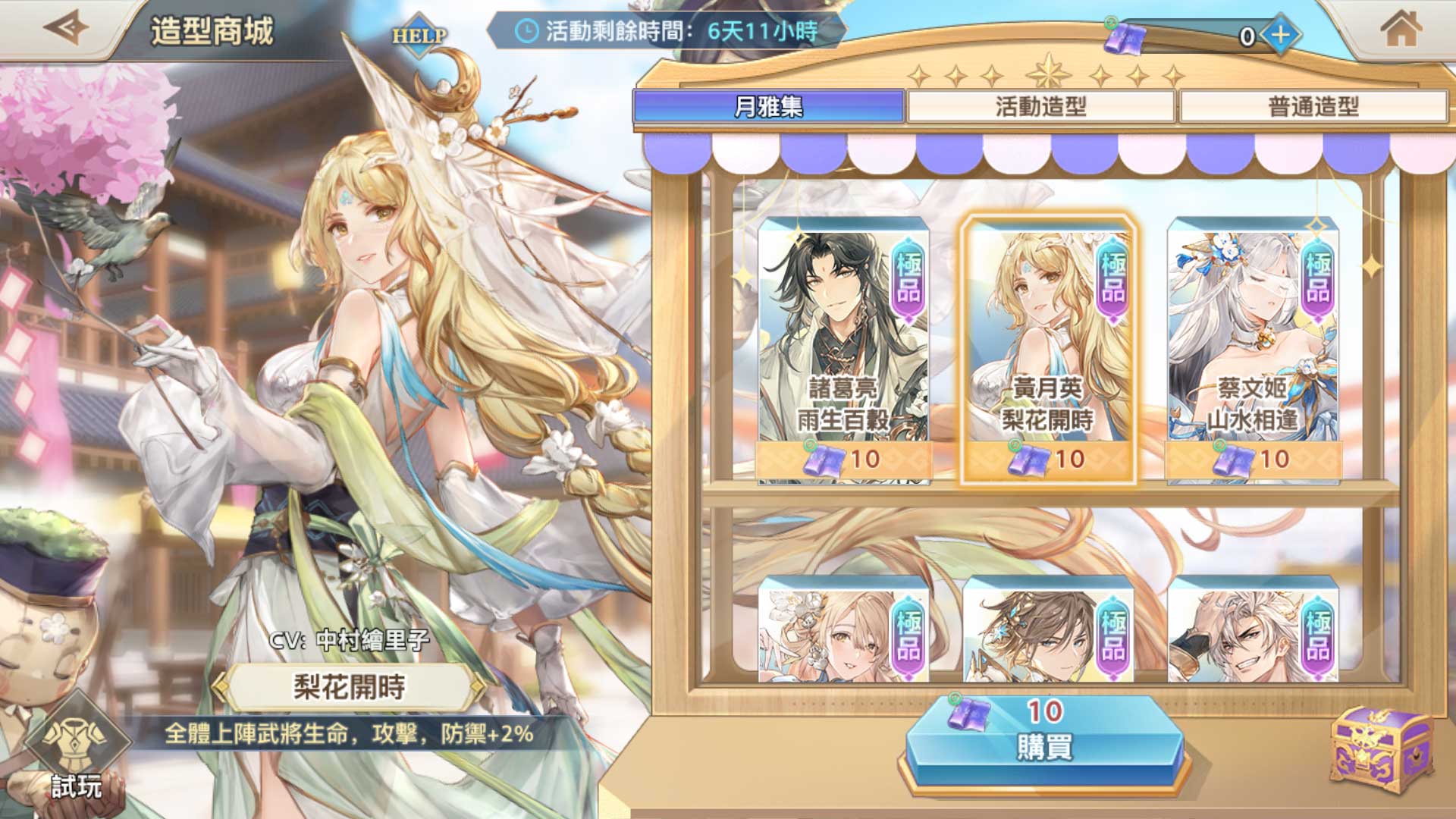This screenshot has height=819, width=1456.
Task: Switch to the 活動造型 tab
Action: tap(1040, 107)
